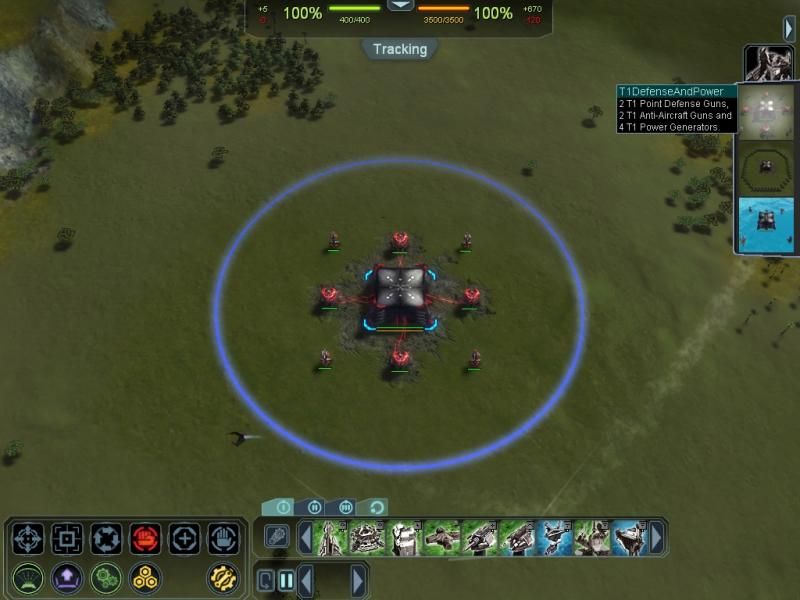Select the T1DefenseAndPower build template thumbnail
Image resolution: width=800 pixels, height=600 pixels.
[x=767, y=115]
